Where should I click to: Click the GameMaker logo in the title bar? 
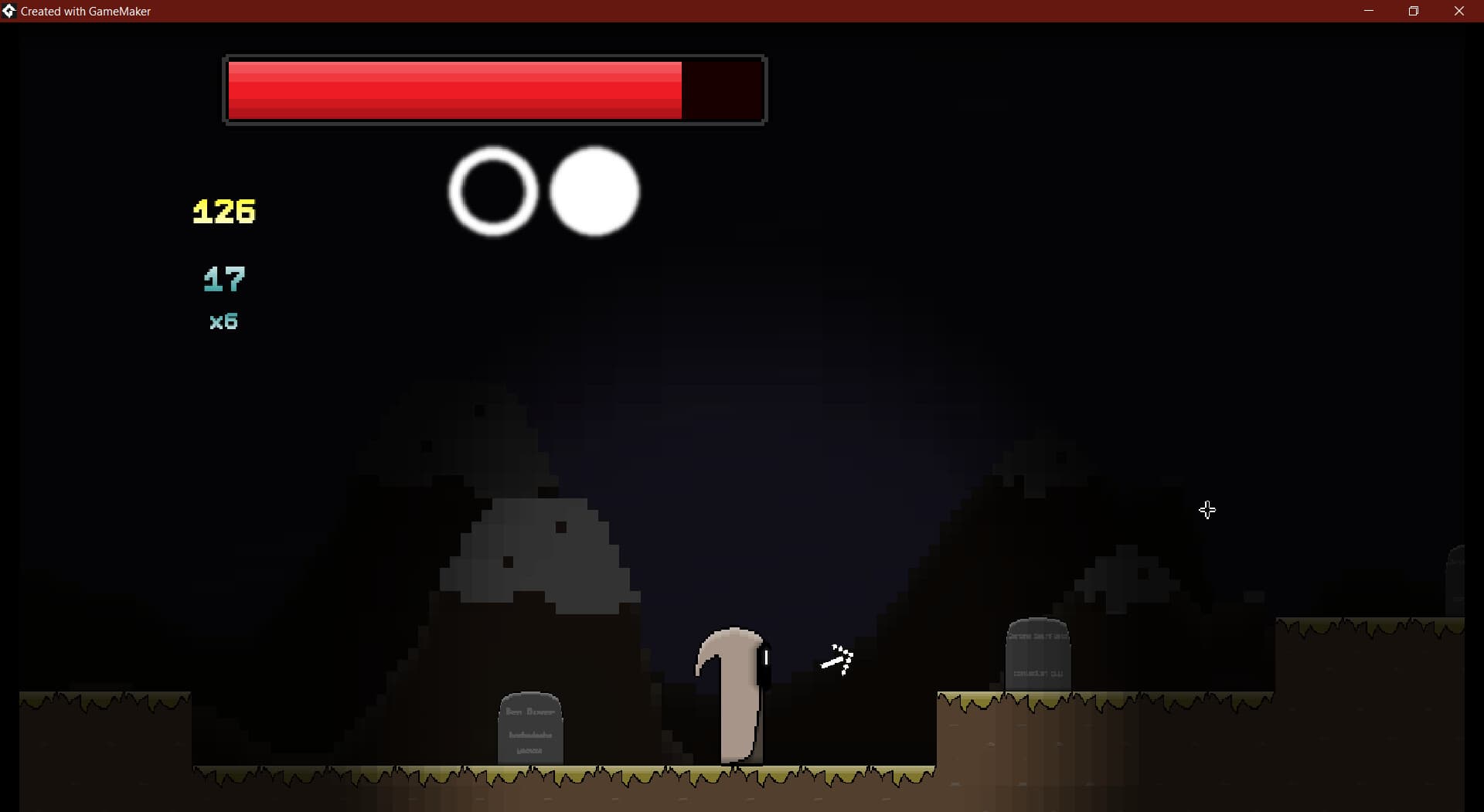9,11
